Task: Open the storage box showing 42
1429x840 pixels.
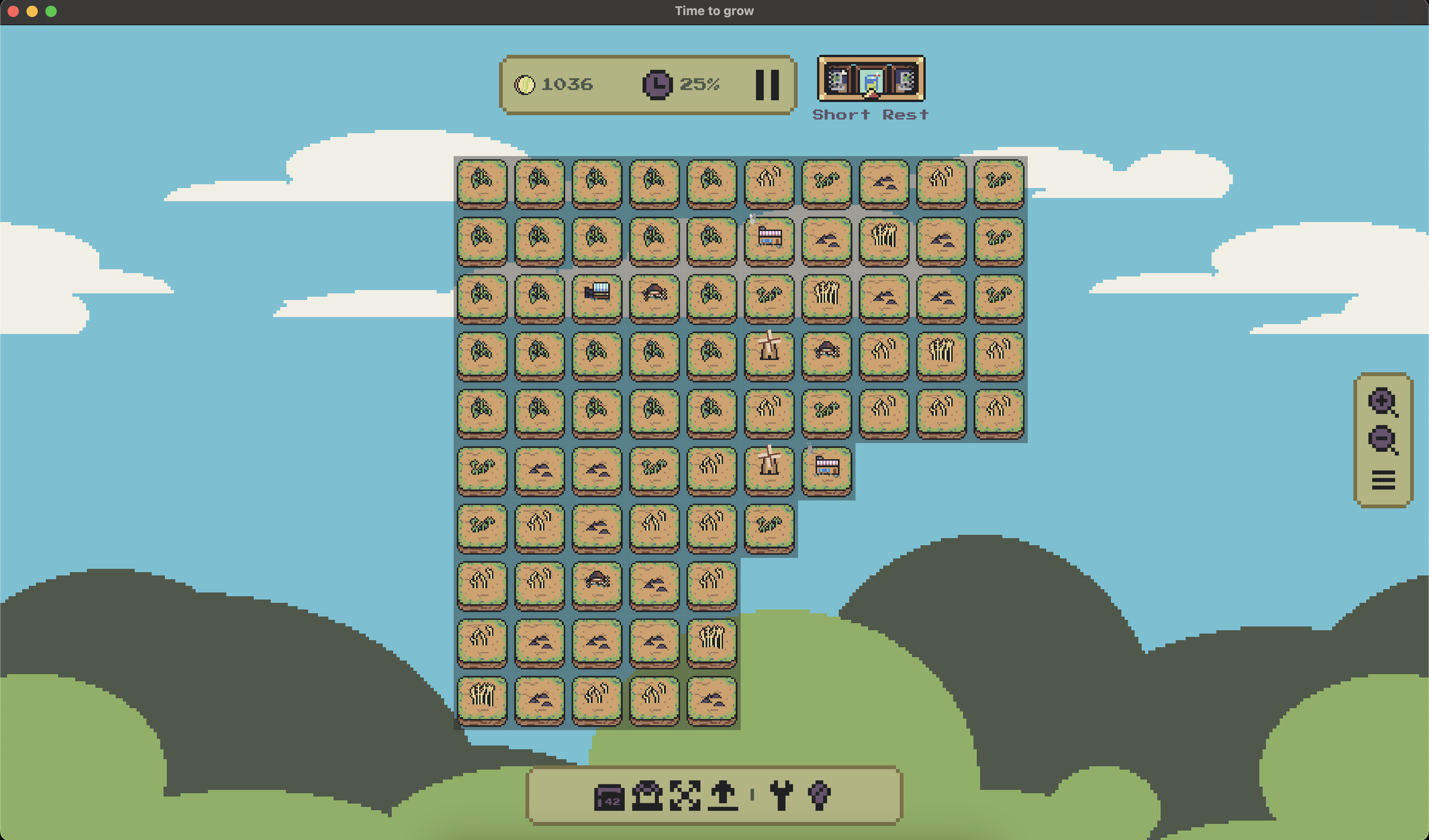Action: (609, 797)
